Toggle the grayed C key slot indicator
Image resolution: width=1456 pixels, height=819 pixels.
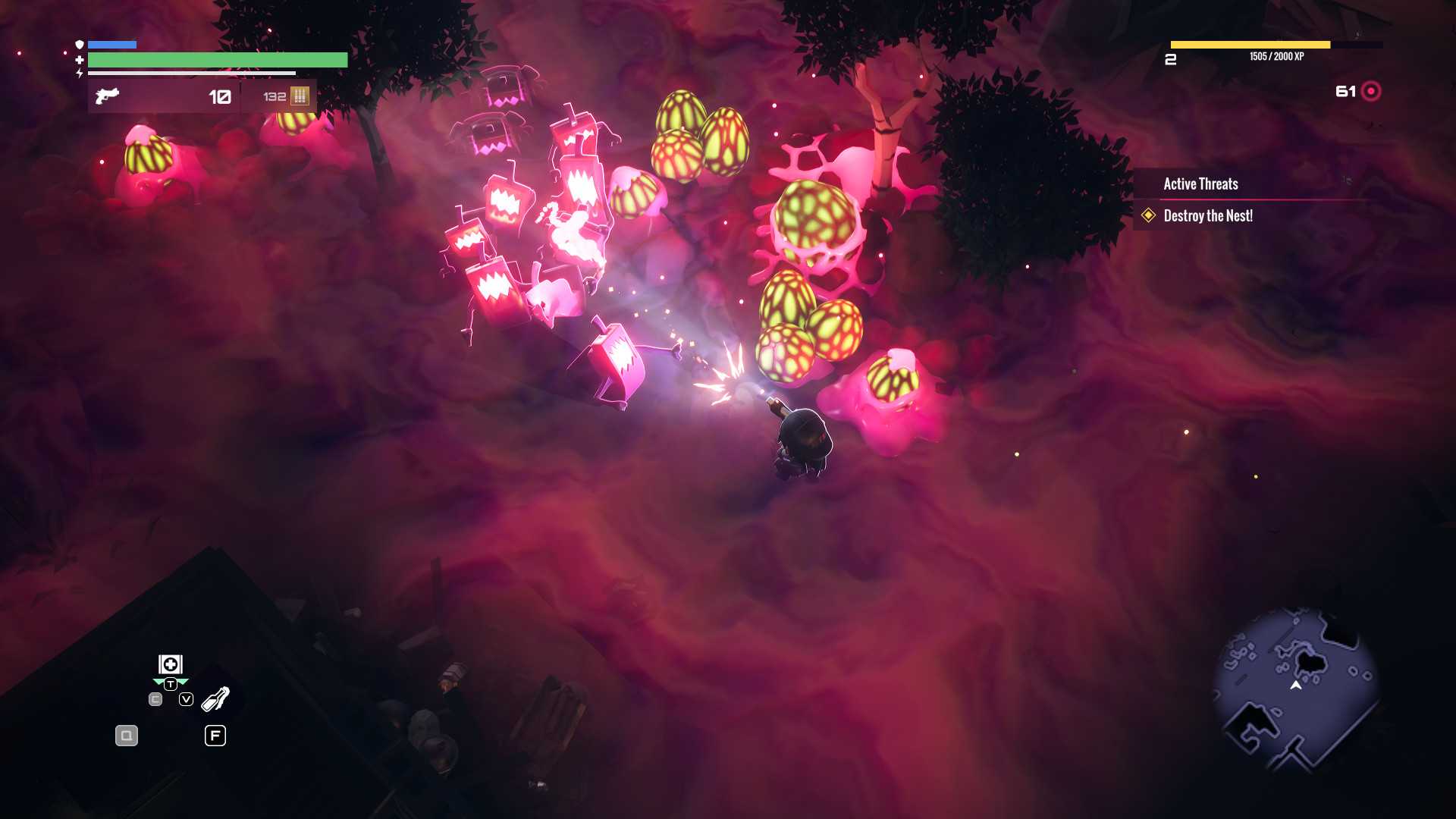155,698
